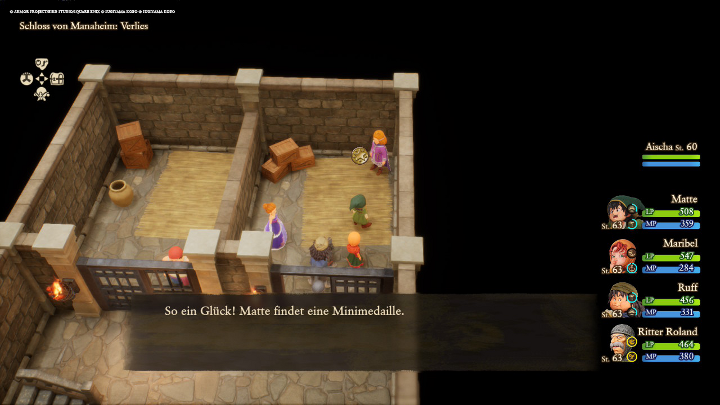Select Ruff's party portrait
The height and width of the screenshot is (405, 720).
tap(622, 298)
